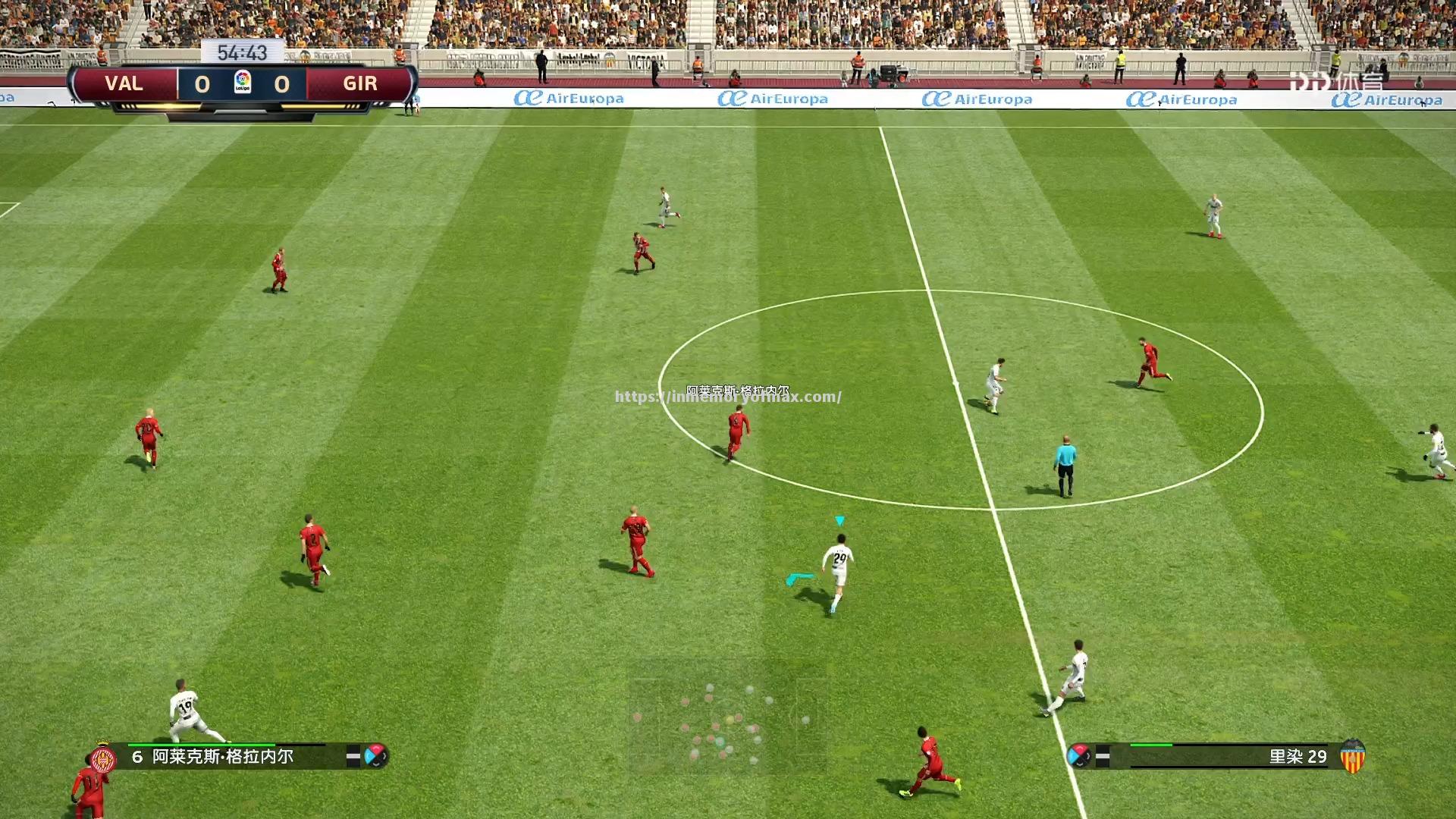1456x819 pixels.
Task: Click the number 29 player name panel
Action: pyautogui.click(x=1228, y=757)
